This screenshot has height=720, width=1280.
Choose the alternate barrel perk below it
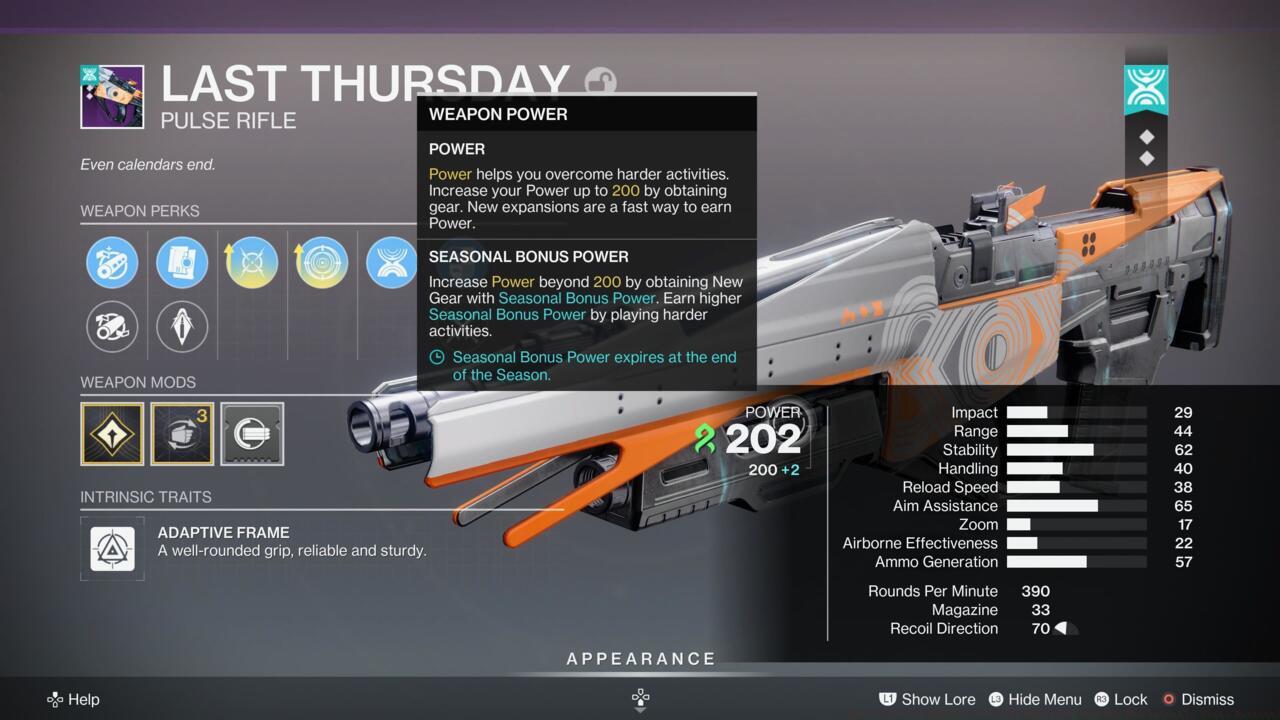[x=112, y=327]
